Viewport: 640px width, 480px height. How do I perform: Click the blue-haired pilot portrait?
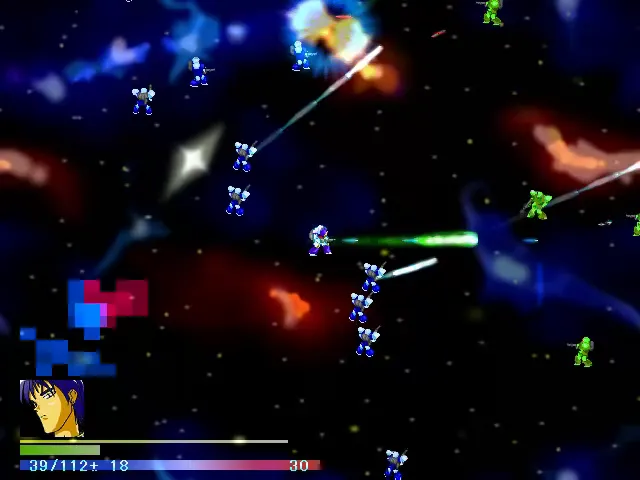point(51,408)
